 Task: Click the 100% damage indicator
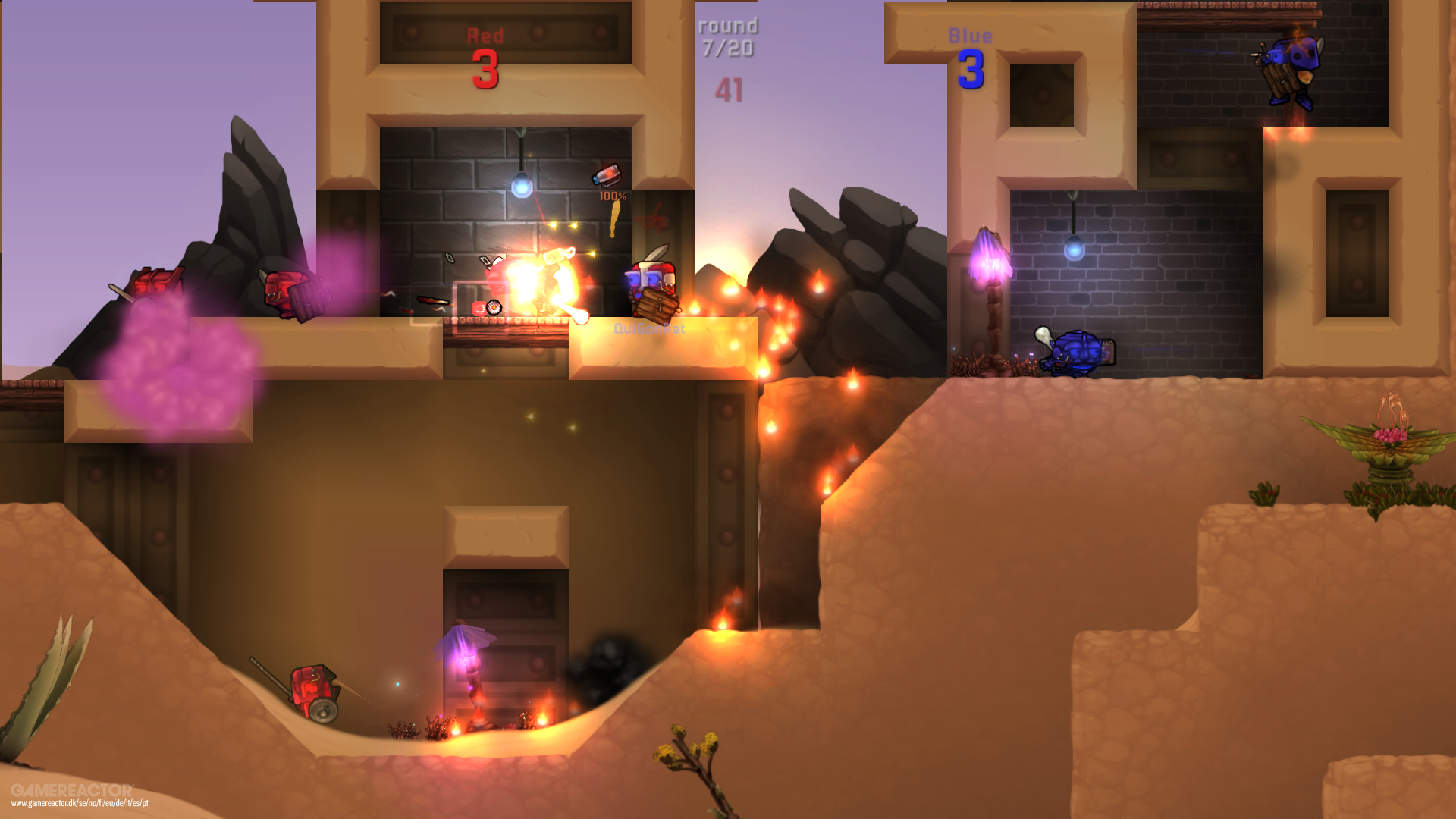click(613, 196)
